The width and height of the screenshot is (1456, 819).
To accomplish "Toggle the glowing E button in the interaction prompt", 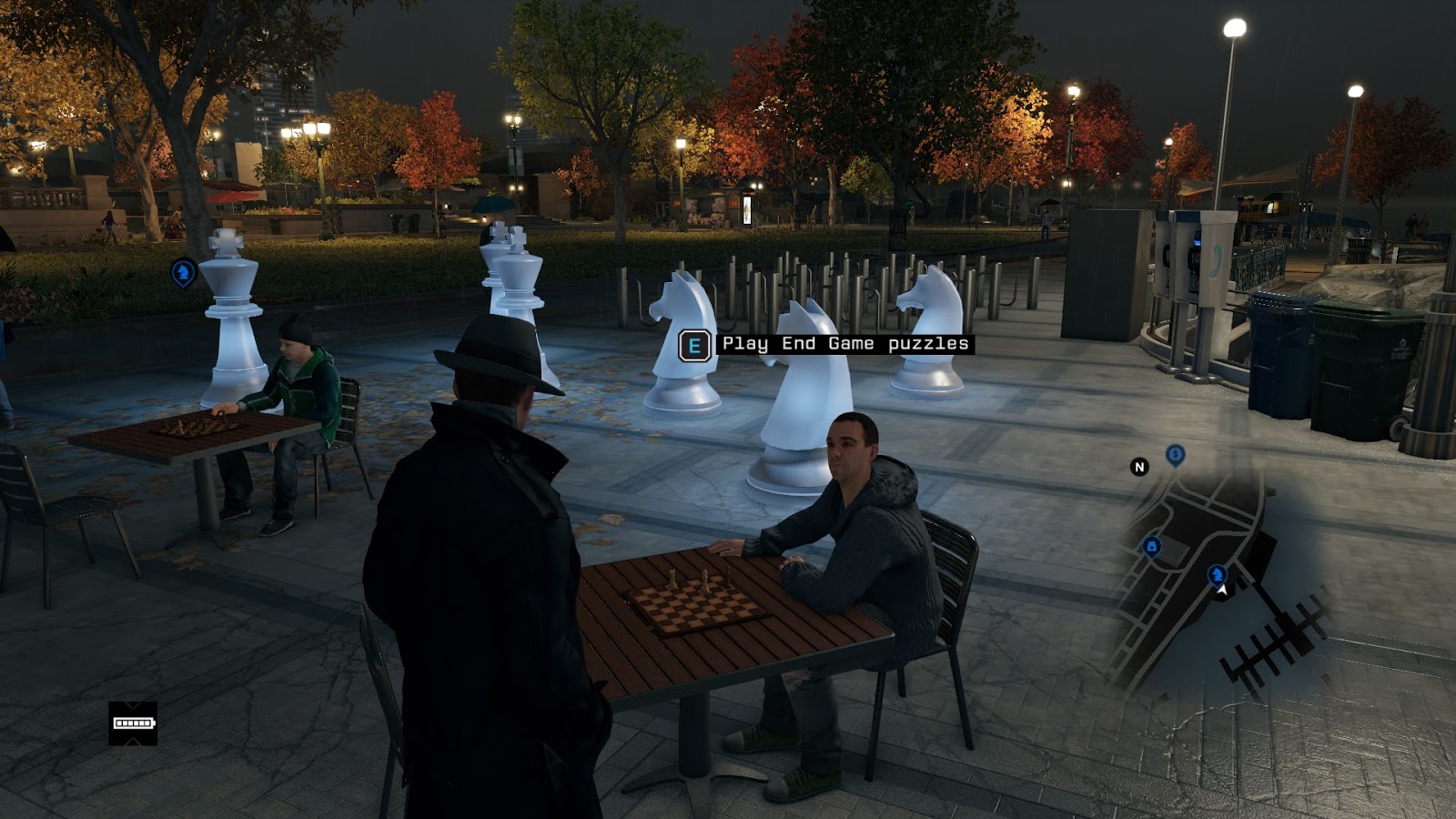I will 695,345.
